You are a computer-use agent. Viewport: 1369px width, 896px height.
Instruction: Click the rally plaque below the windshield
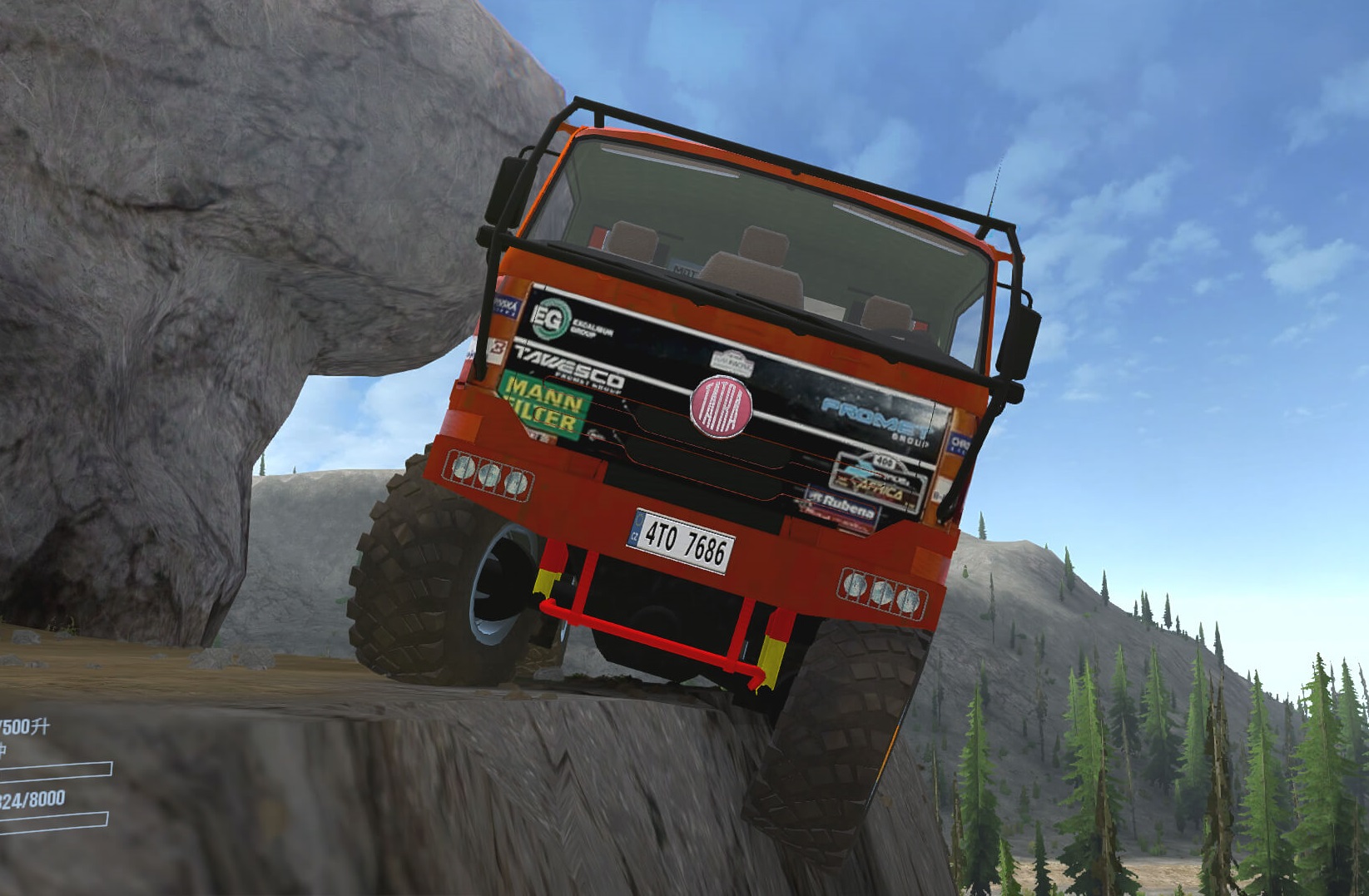[732, 363]
